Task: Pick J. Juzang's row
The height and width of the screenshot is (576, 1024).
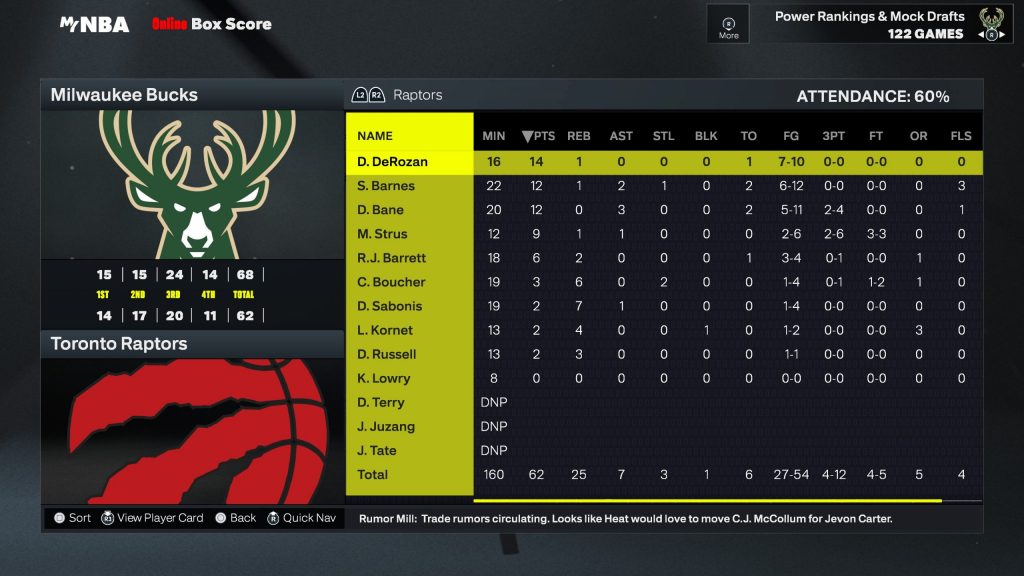Action: (x=386, y=426)
